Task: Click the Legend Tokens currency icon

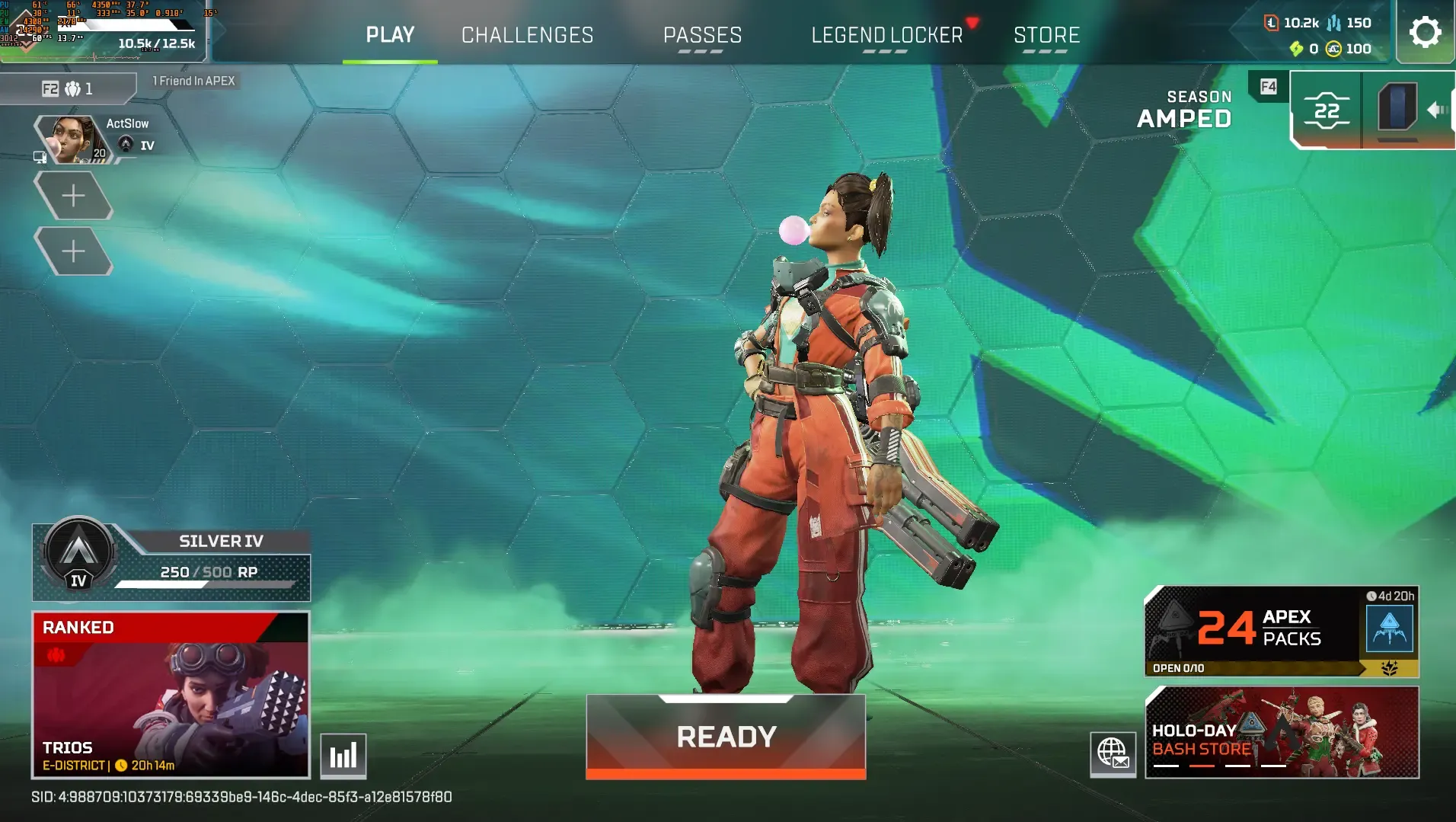Action: point(1272,23)
